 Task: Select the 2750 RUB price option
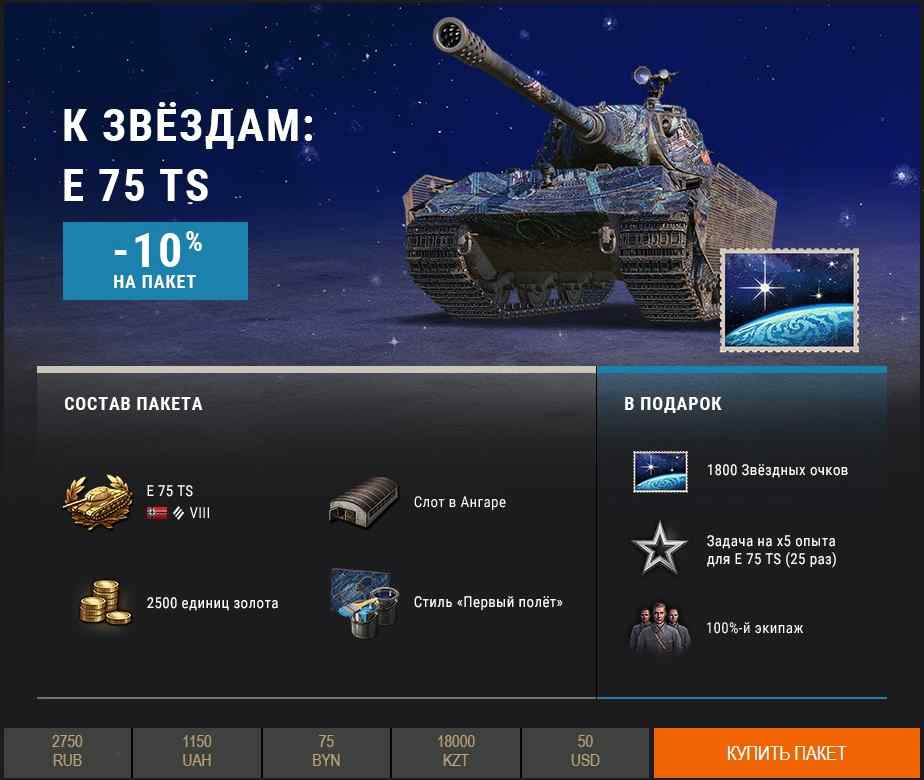pos(67,753)
